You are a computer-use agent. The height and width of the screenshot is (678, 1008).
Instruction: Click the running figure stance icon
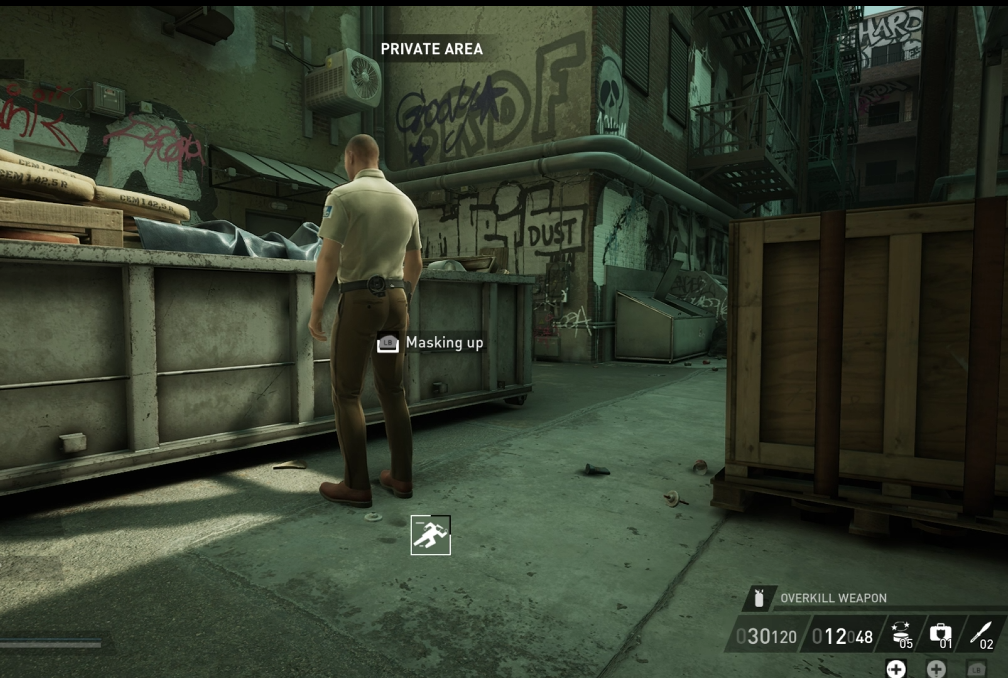431,535
